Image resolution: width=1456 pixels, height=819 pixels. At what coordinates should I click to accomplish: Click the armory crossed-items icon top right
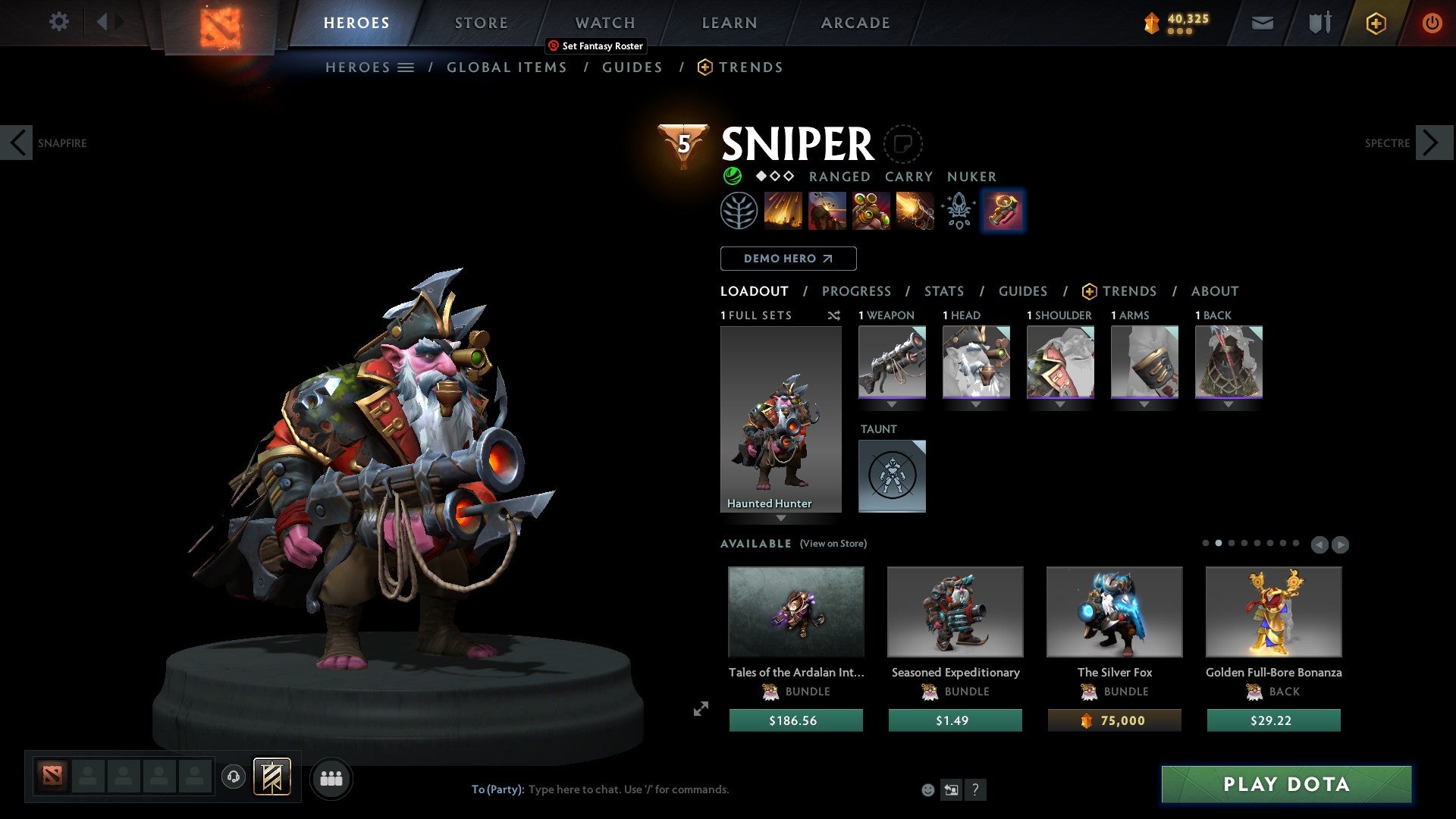1319,23
